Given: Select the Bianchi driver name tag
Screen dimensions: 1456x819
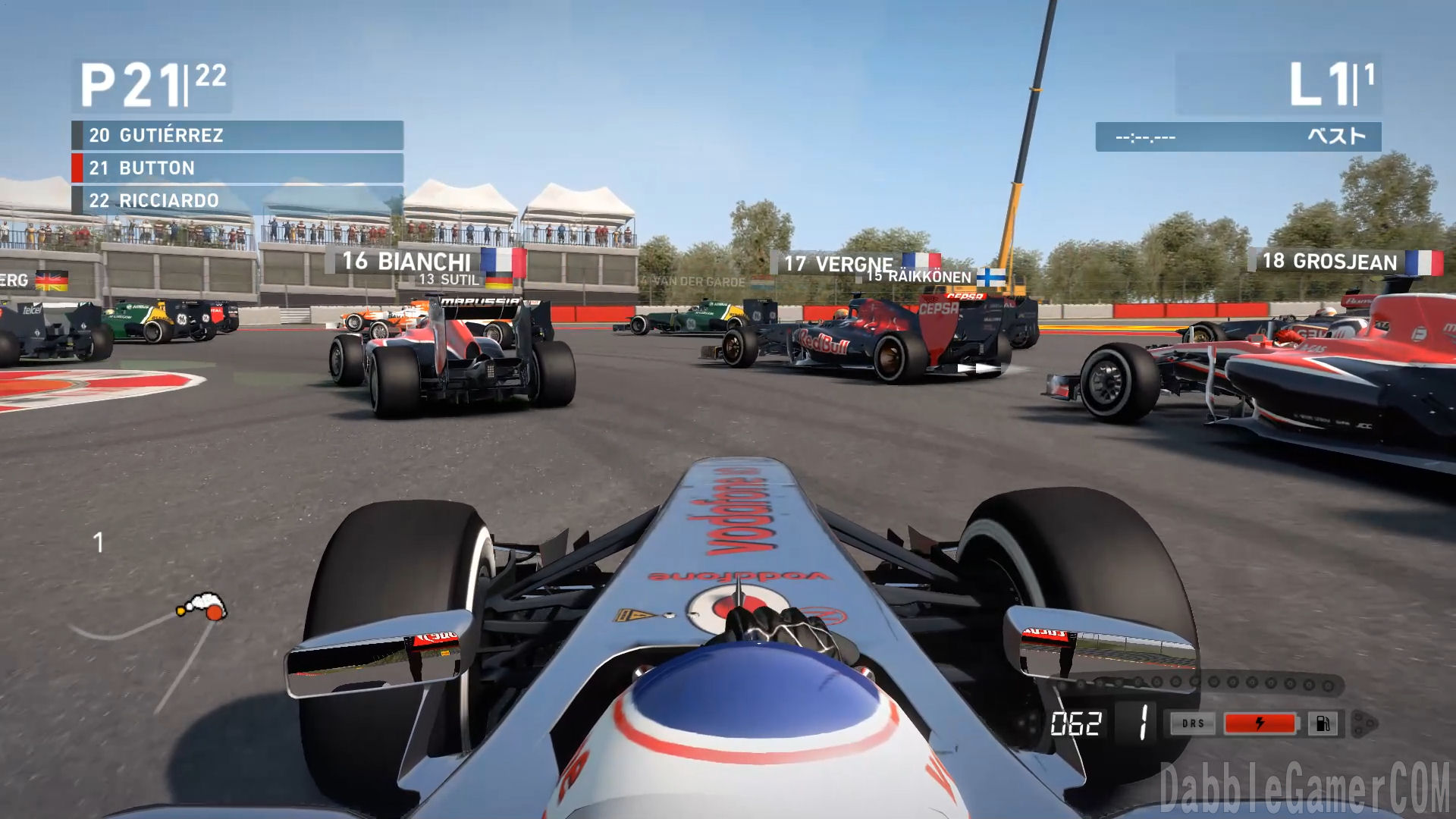Looking at the screenshot, I should [425, 262].
